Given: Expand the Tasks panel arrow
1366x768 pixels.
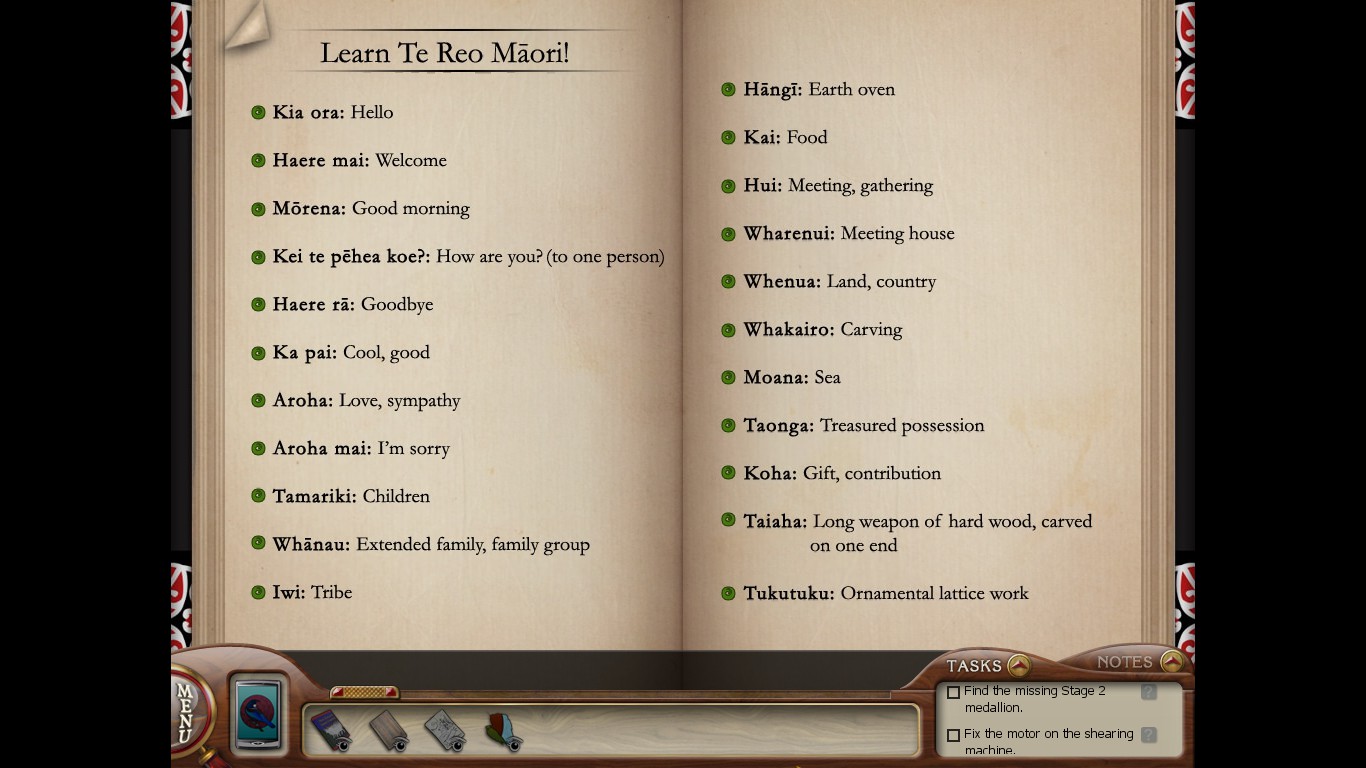Looking at the screenshot, I should (1018, 665).
